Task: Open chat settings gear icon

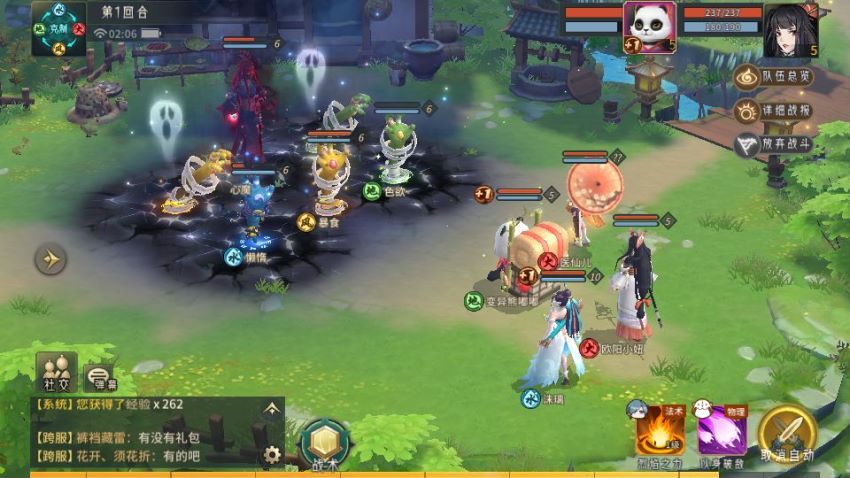Action: [271, 455]
